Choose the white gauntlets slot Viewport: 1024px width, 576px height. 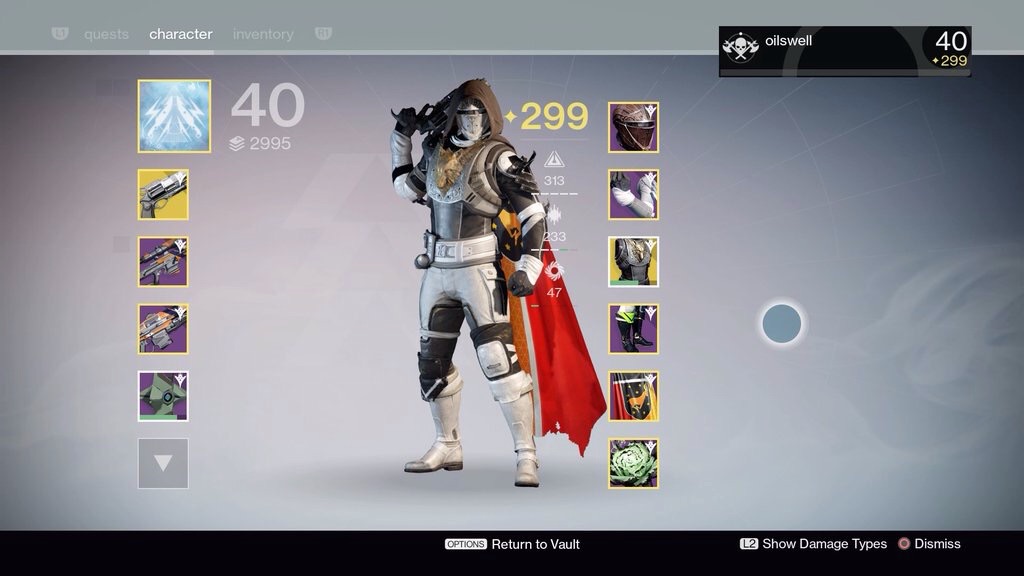coord(633,194)
